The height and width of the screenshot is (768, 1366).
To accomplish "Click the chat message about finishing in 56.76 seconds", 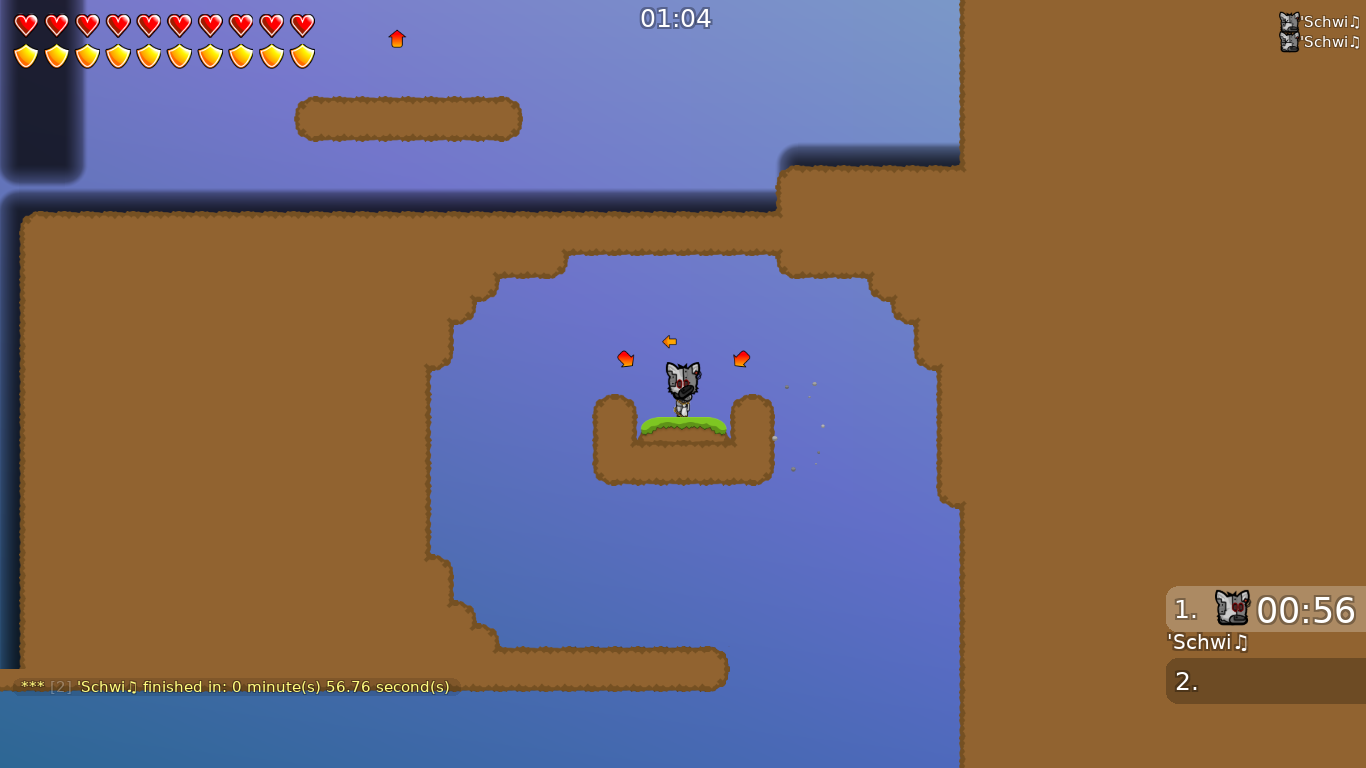I will click(232, 687).
